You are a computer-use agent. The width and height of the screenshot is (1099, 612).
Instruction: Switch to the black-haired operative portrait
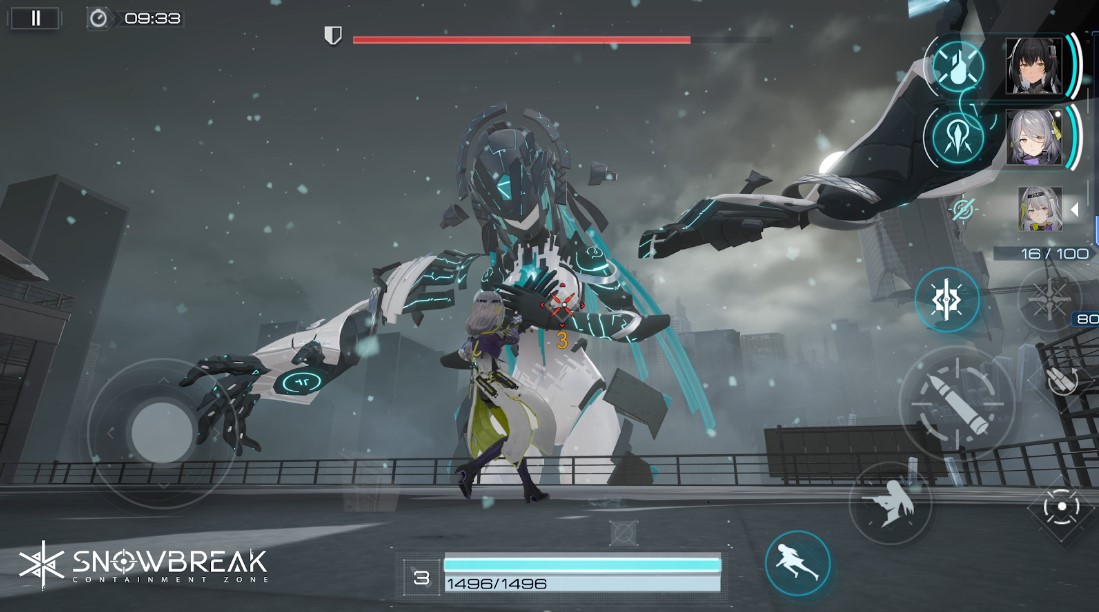tap(1034, 65)
